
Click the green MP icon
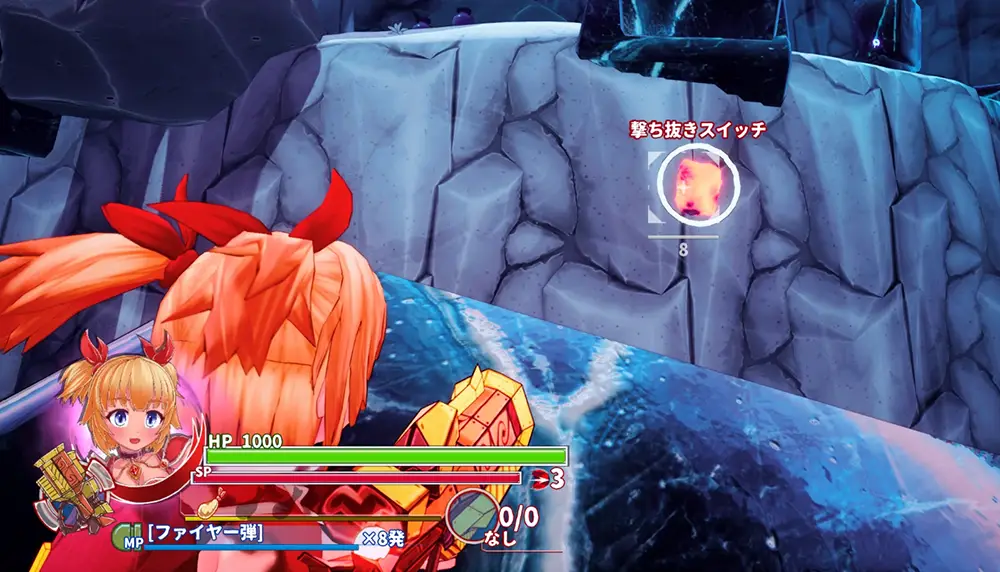point(128,536)
